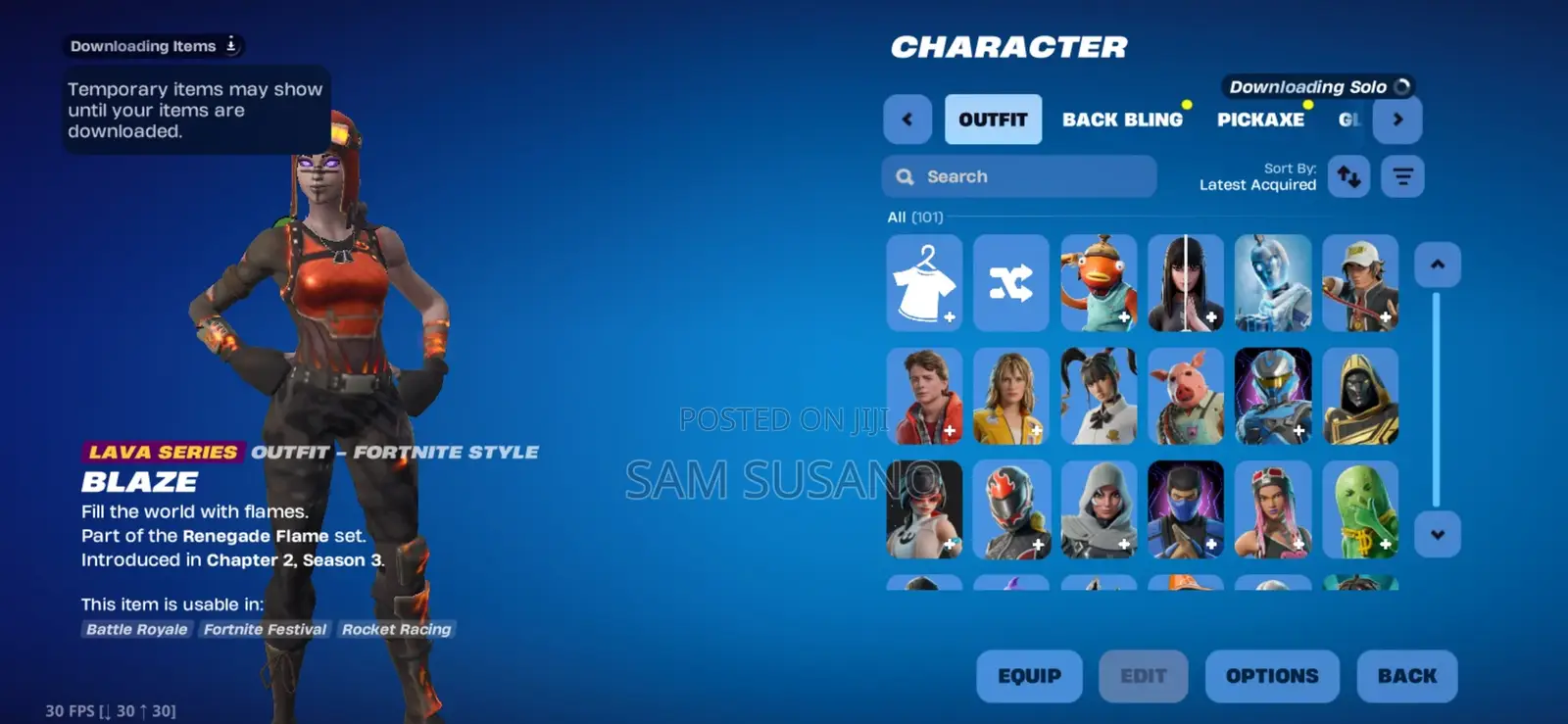Switch to the BACK BLING tab

coord(1122,119)
